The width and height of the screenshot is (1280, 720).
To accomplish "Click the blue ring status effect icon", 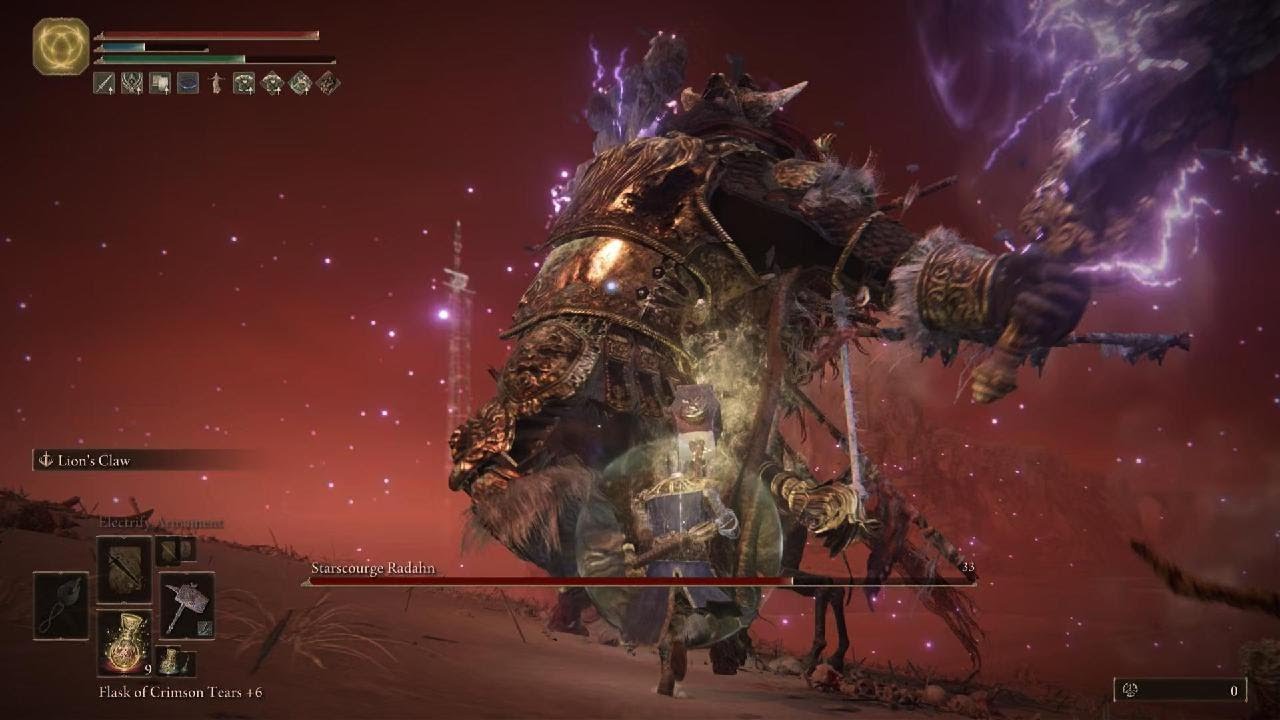I will pyautogui.click(x=188, y=83).
